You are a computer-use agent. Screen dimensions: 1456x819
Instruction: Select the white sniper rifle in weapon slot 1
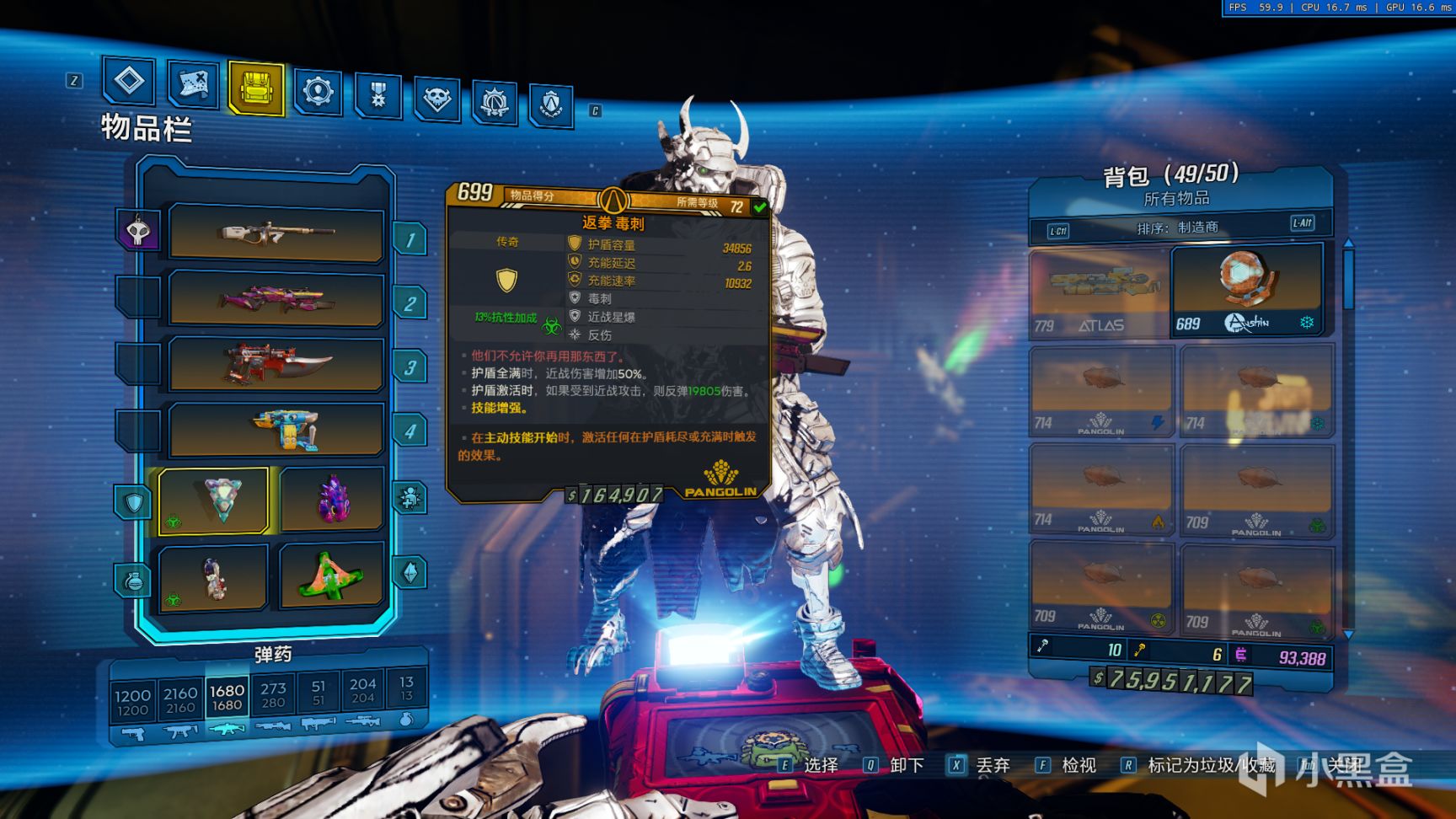coord(276,232)
